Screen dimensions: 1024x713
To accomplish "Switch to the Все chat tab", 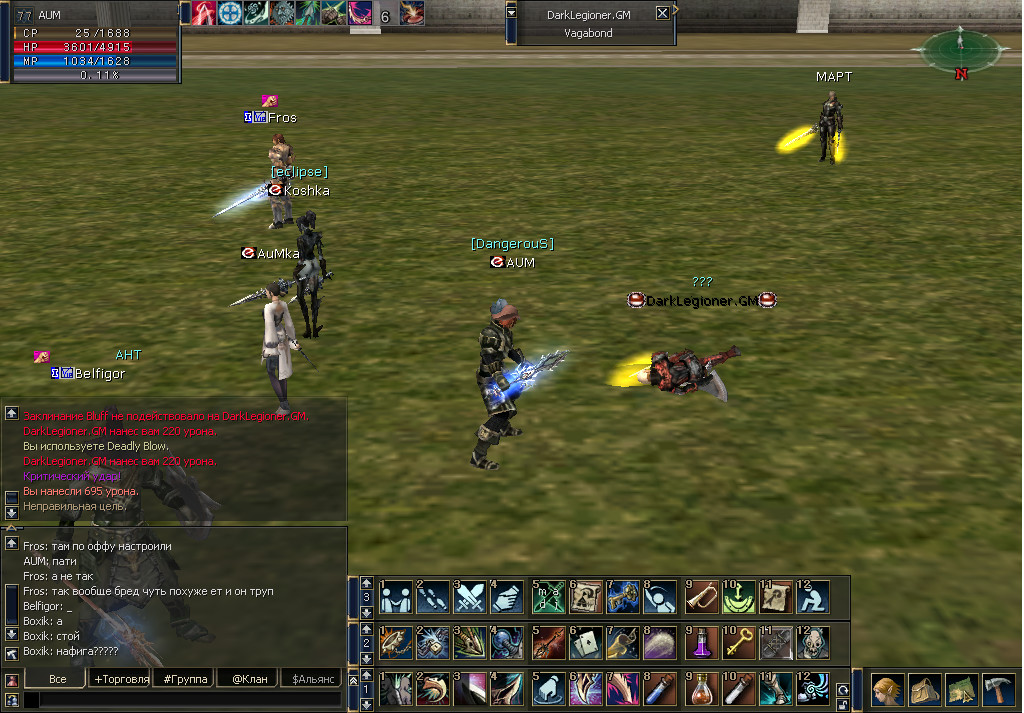I will tap(57, 679).
